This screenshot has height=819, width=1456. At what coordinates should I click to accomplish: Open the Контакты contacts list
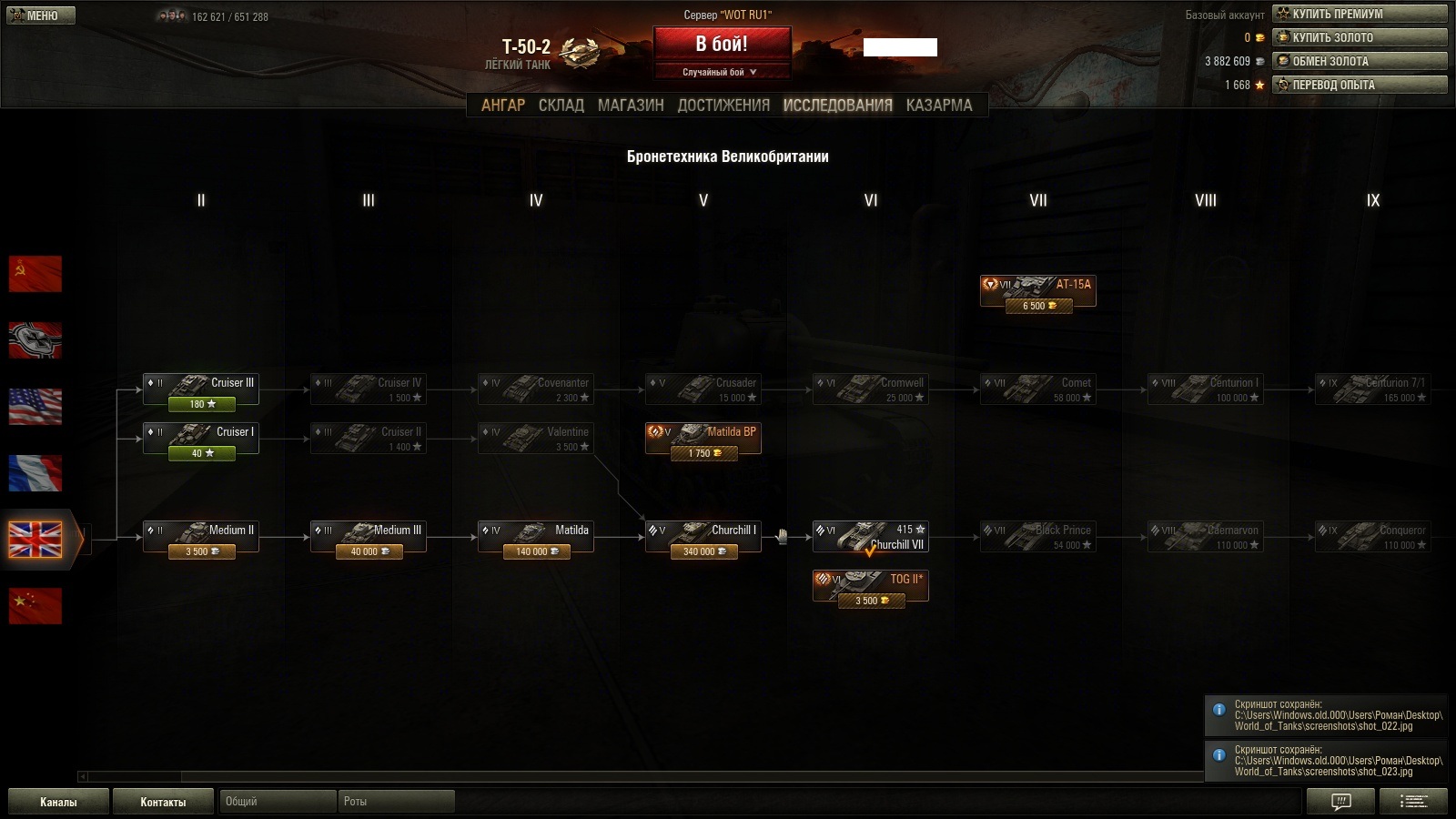point(163,802)
